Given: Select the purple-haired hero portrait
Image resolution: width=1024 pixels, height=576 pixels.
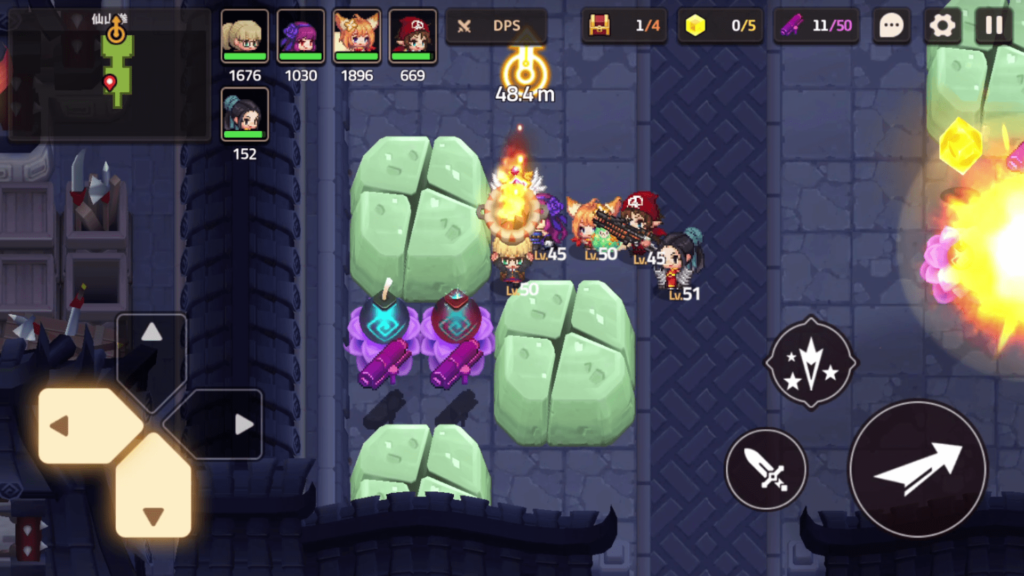Looking at the screenshot, I should [x=300, y=37].
